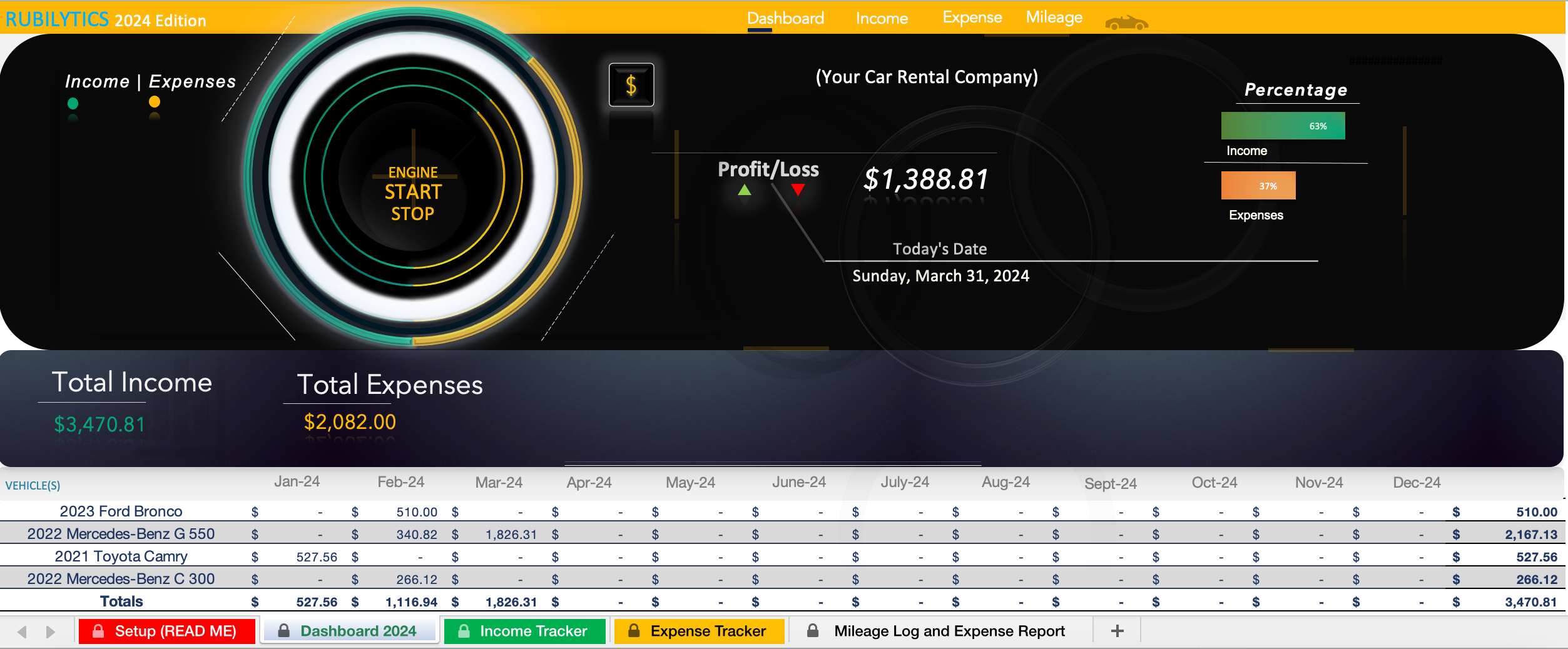
Task: Select the Mileage Log and Expense Report tab
Action: click(x=949, y=631)
